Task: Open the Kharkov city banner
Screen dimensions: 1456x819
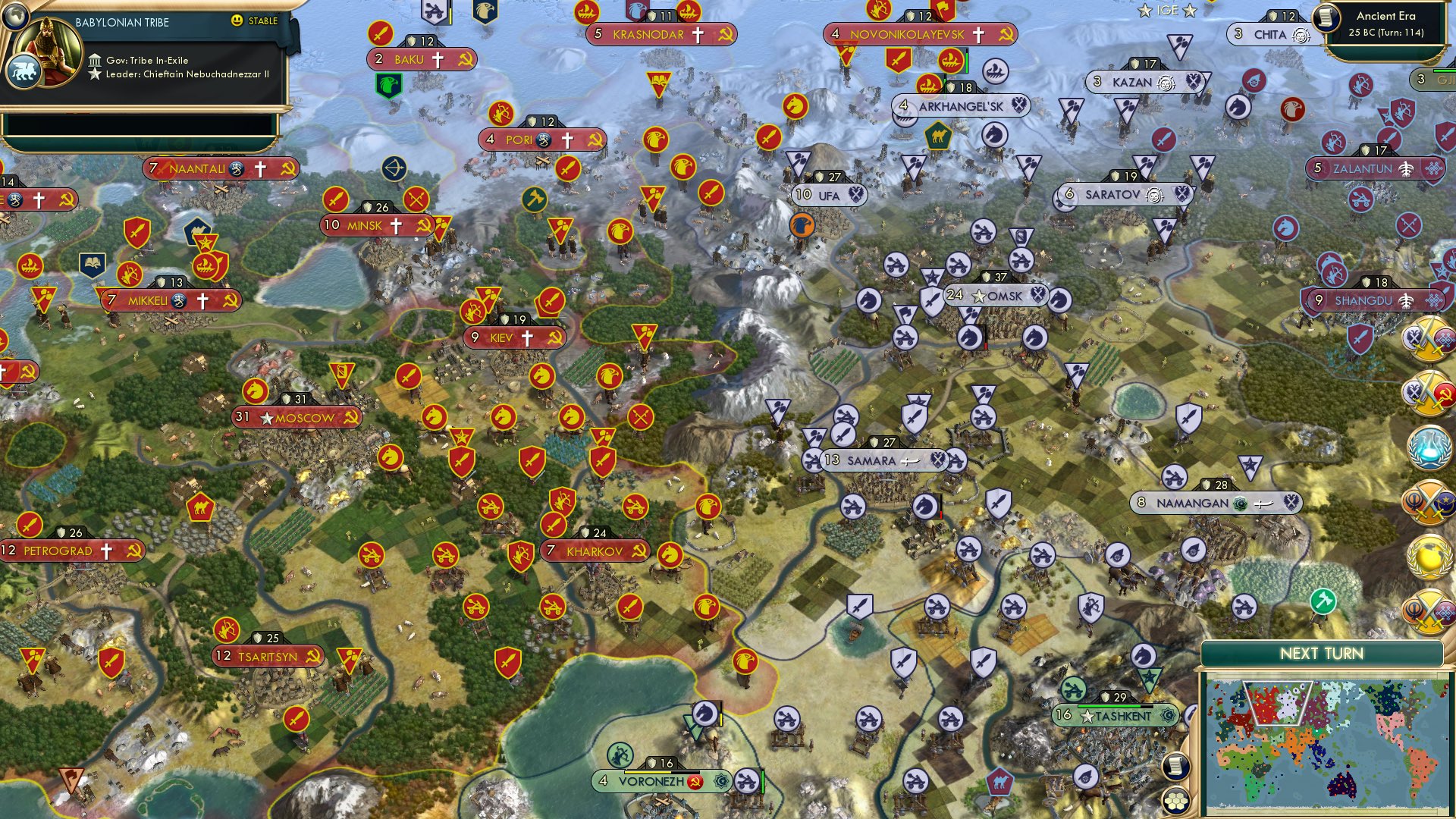Action: pos(594,551)
